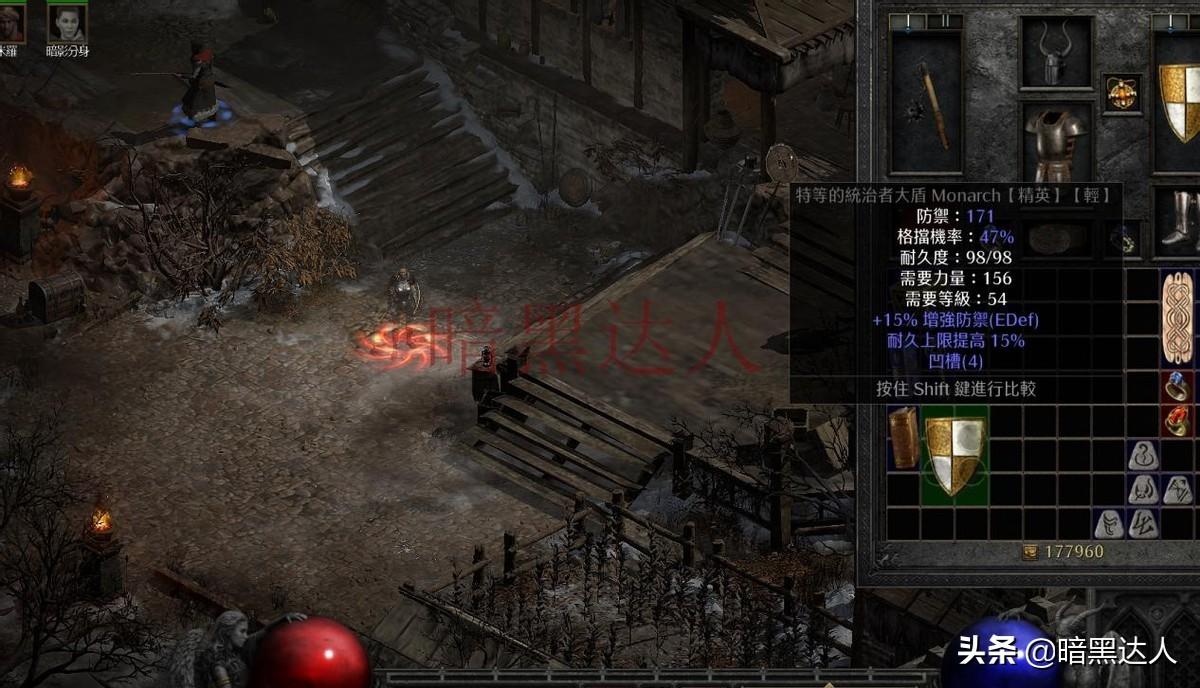Screen dimensions: 1200x688
Task: Pick up the Monarch shield in inventory
Action: (955, 455)
